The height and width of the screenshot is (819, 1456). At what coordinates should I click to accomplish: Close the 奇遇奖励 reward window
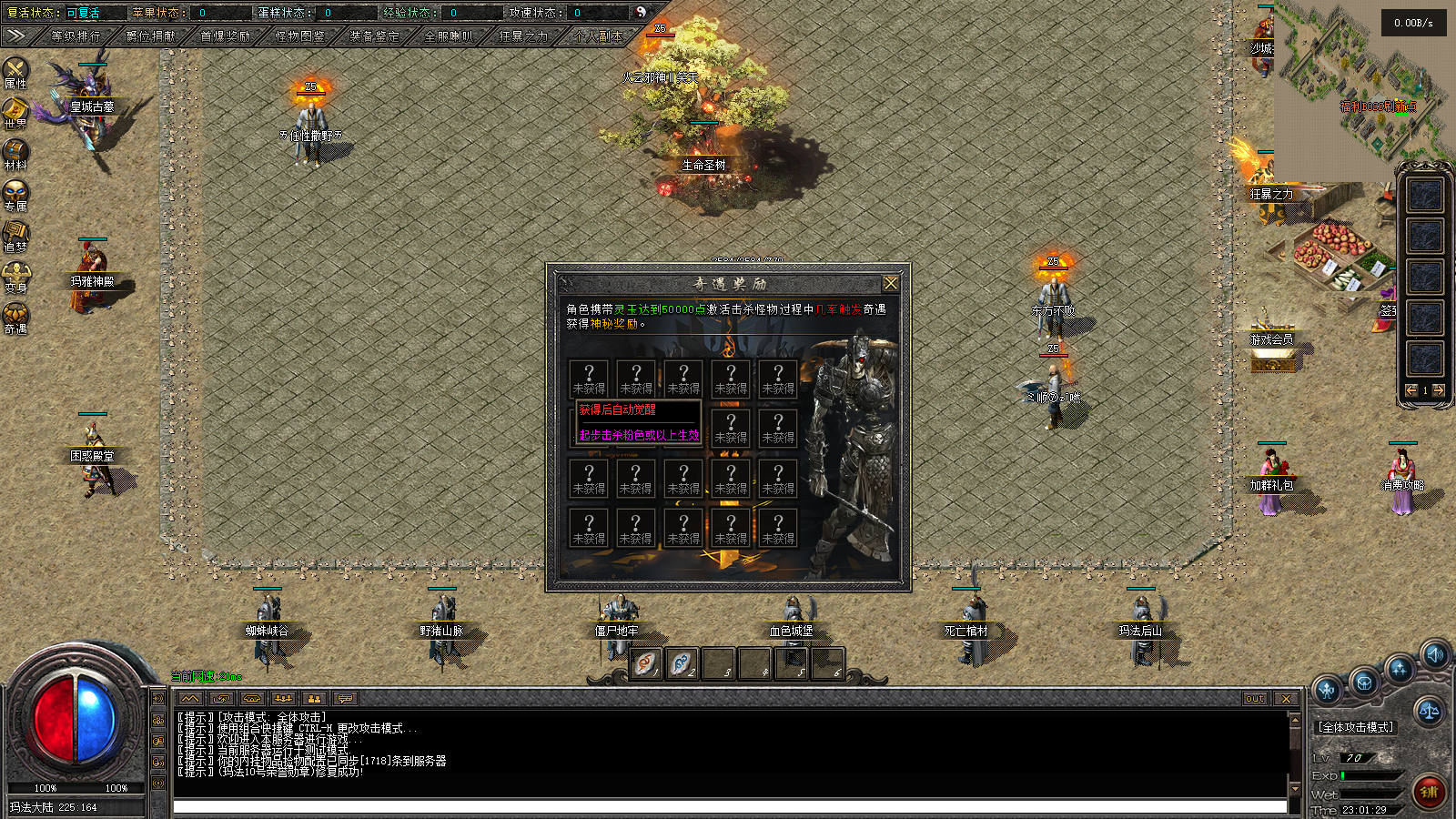point(891,283)
